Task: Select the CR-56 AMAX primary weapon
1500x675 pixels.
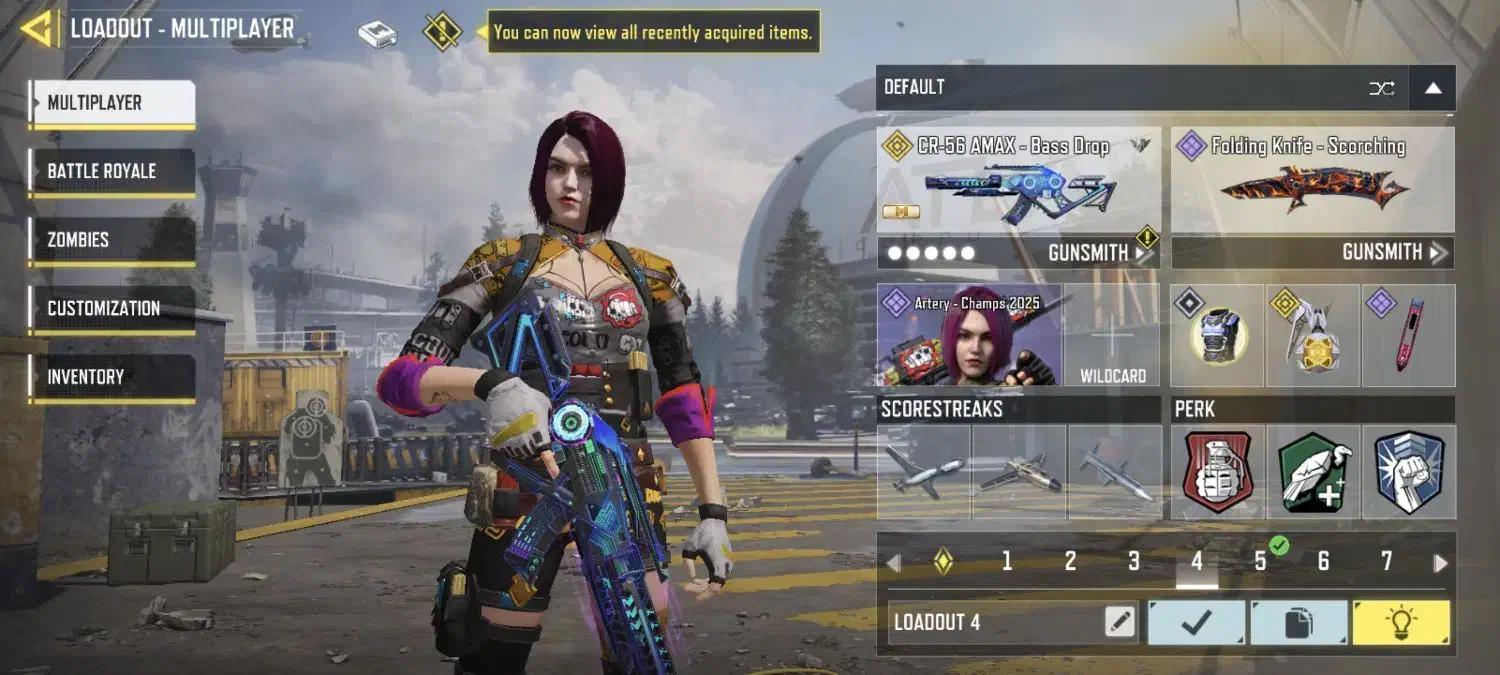Action: click(1018, 182)
